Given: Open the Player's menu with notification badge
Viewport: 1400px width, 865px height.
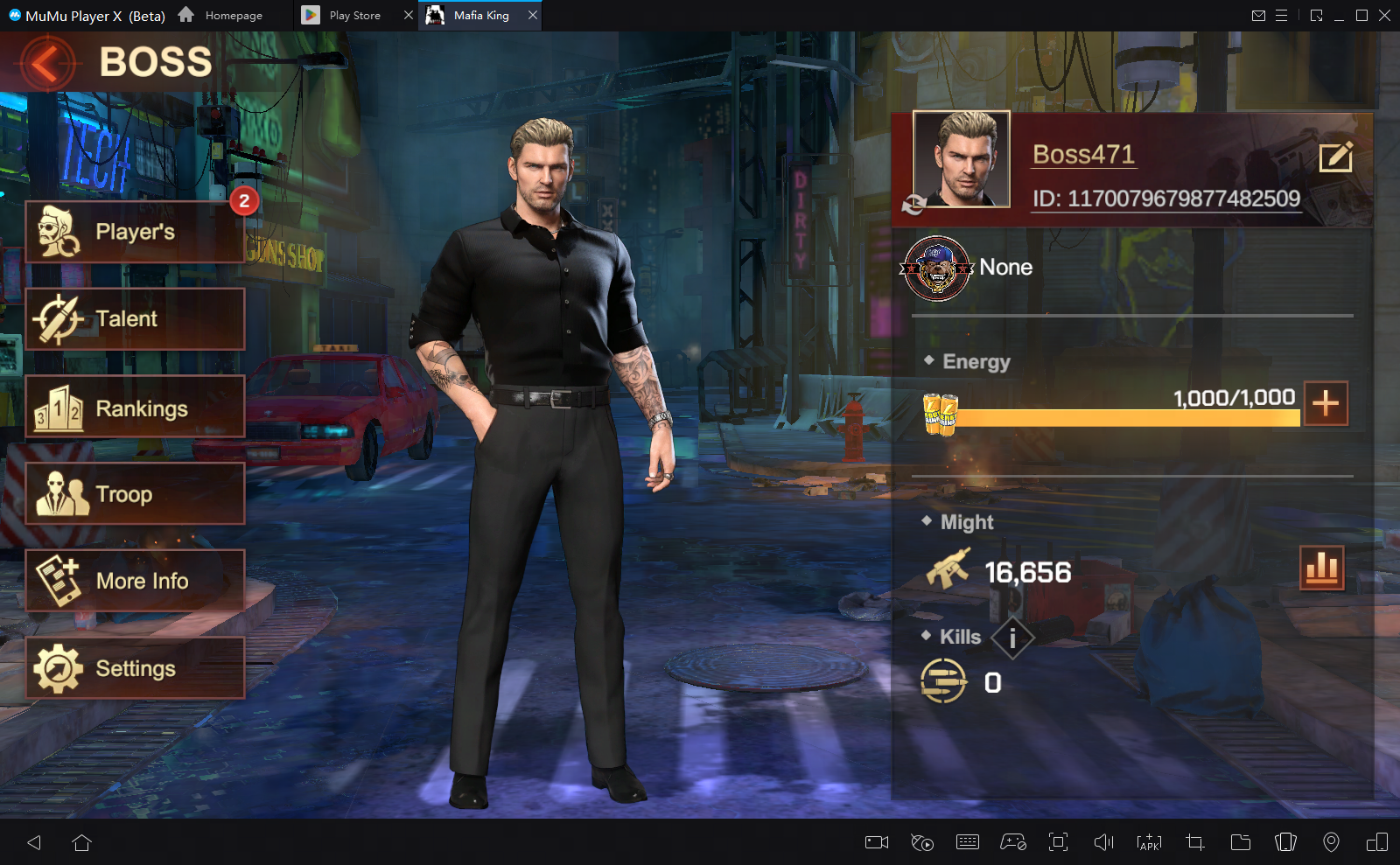Looking at the screenshot, I should pos(136,231).
